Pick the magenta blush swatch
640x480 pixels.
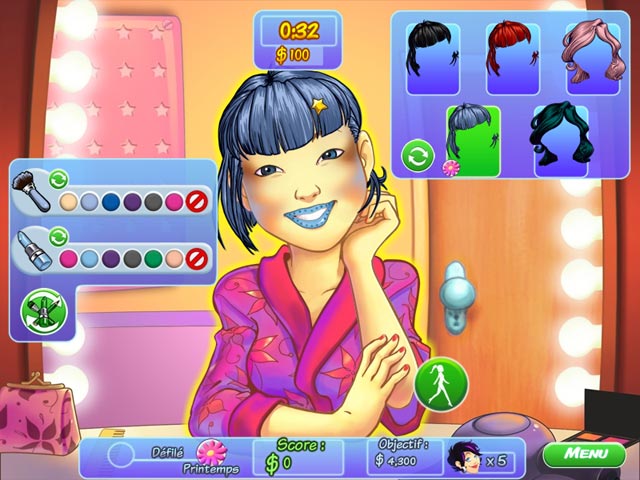176,201
